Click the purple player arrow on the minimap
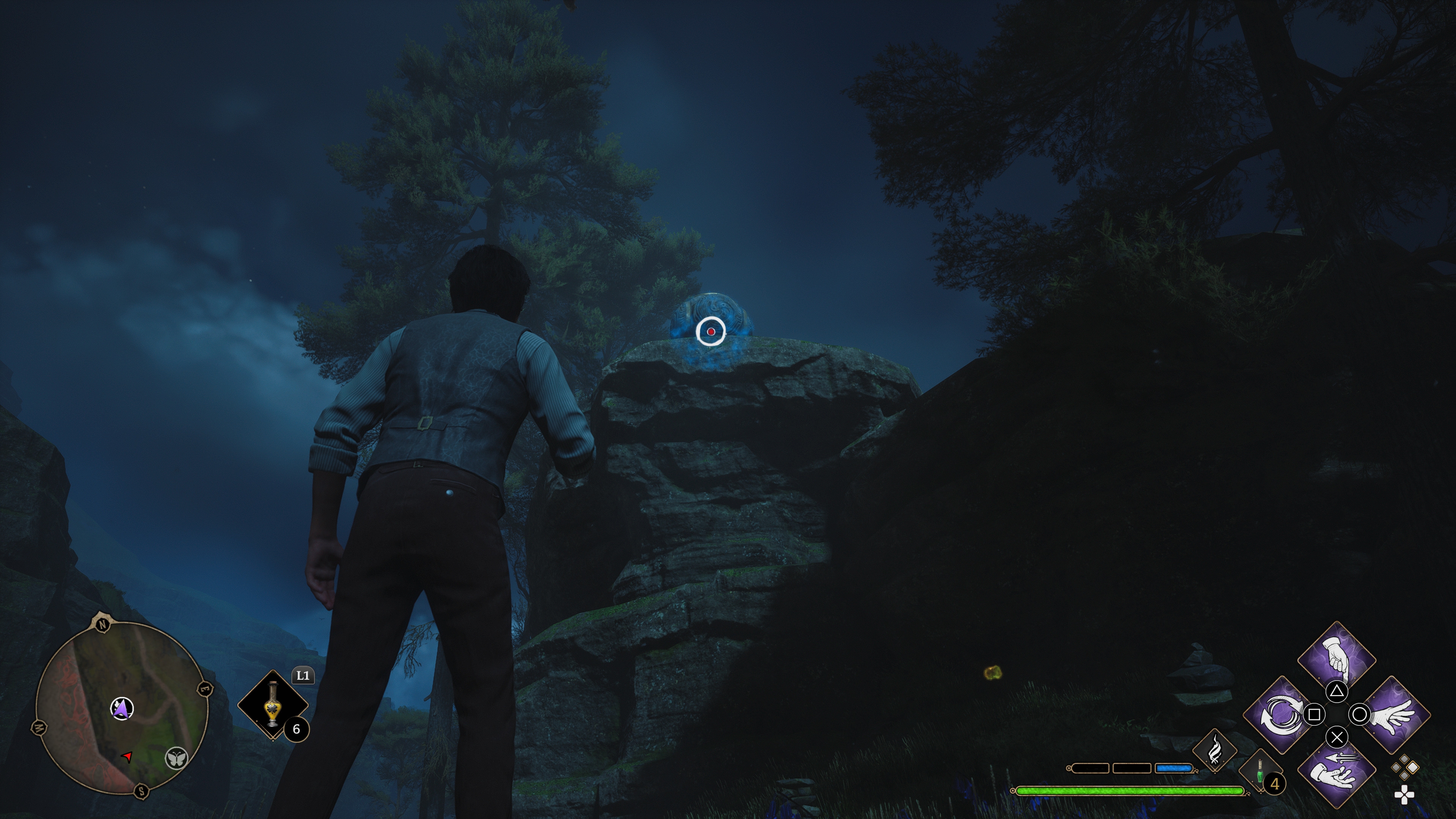This screenshot has width=1456, height=819. pyautogui.click(x=121, y=708)
